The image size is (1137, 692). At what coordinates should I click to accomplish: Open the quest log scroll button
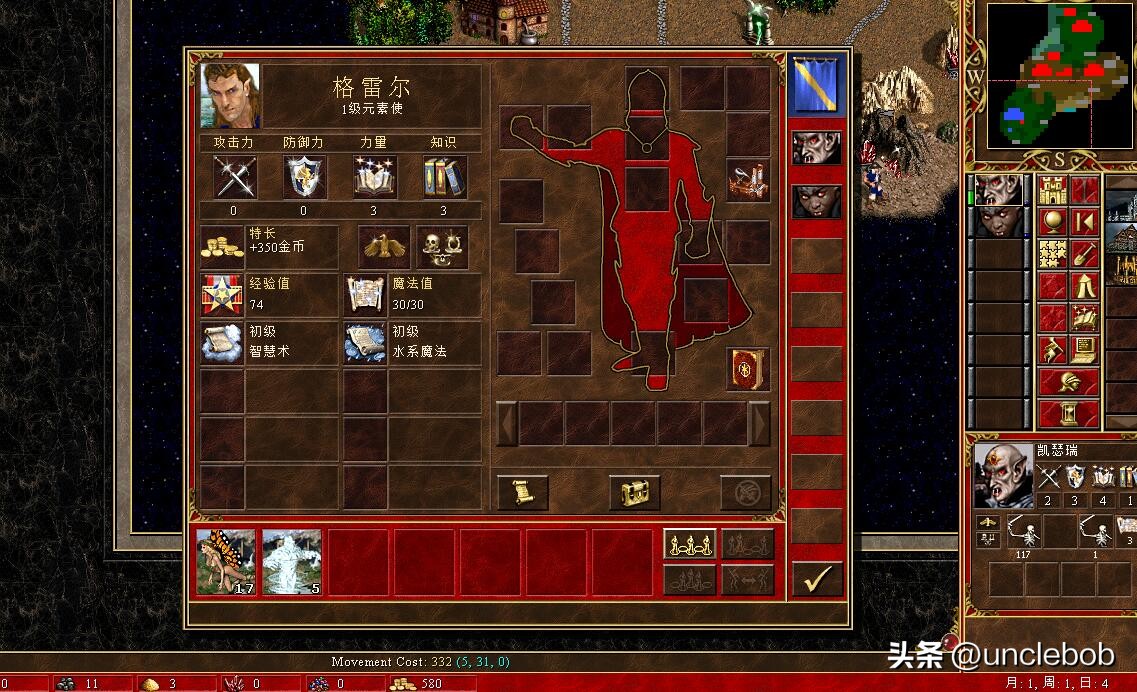[522, 492]
